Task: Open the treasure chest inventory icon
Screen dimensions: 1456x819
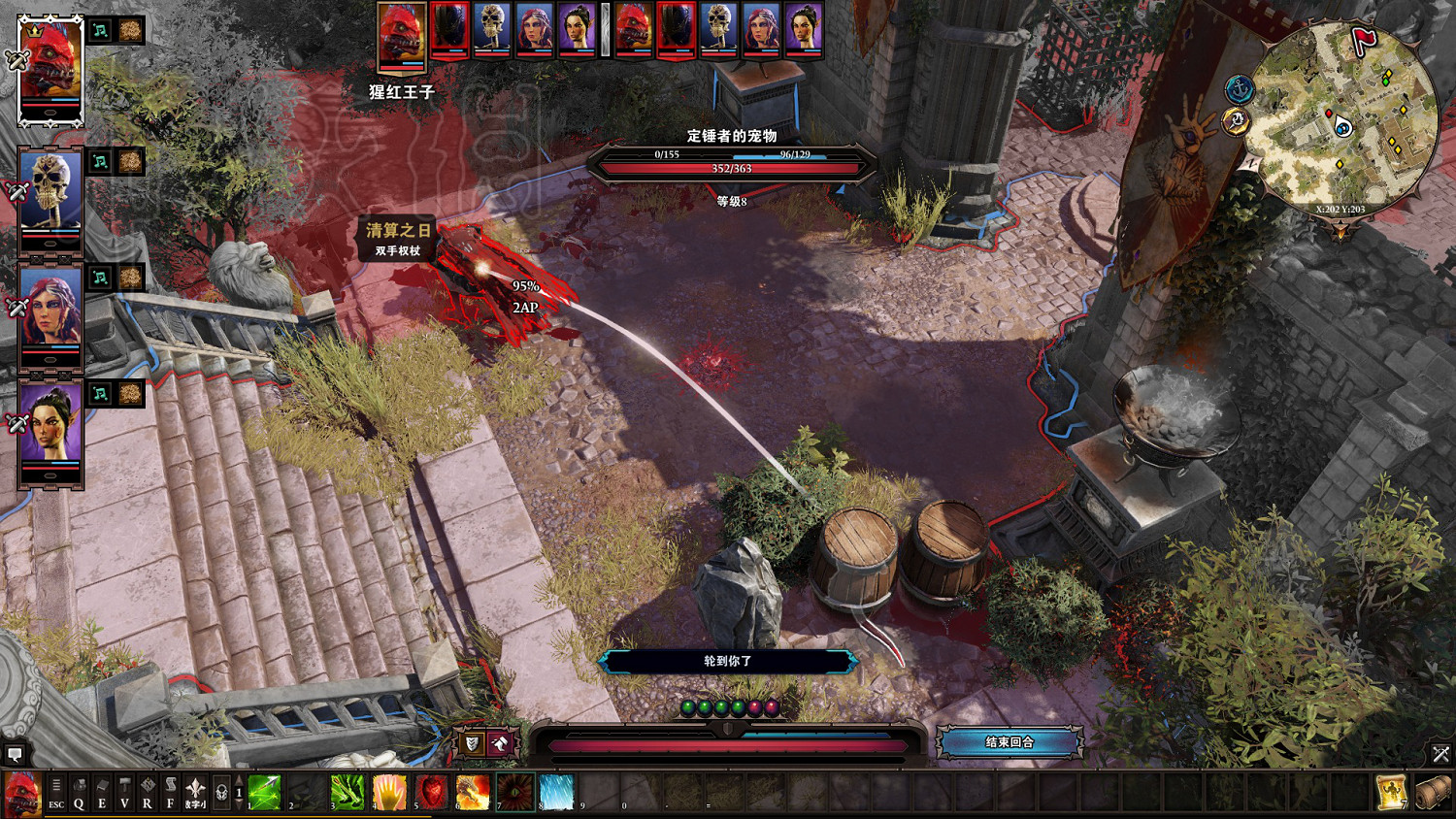Action: click(1432, 793)
